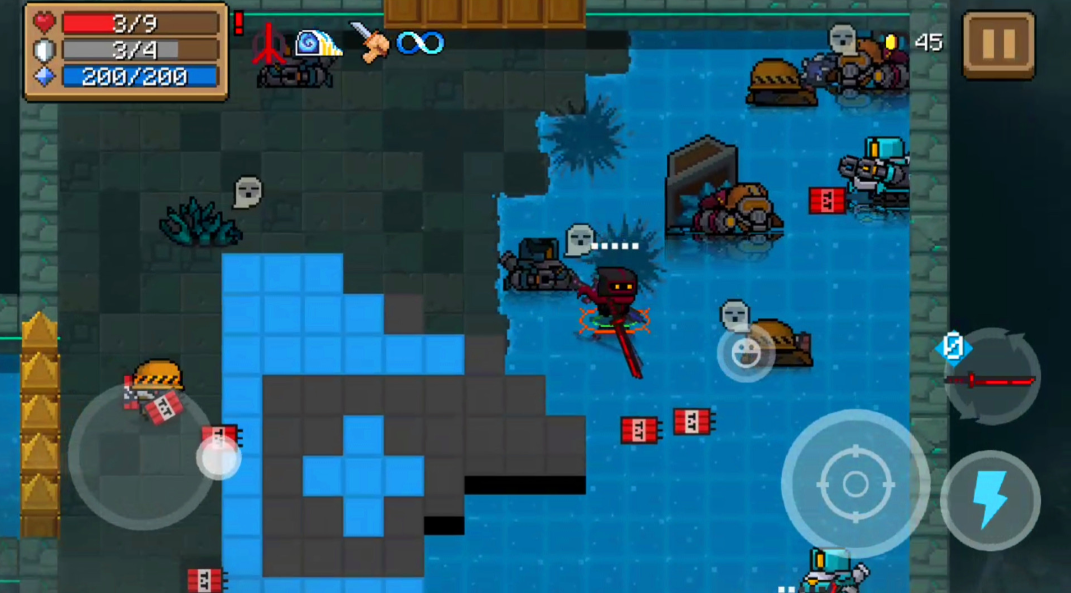
Task: Tap the crosshair attack button
Action: (x=855, y=484)
